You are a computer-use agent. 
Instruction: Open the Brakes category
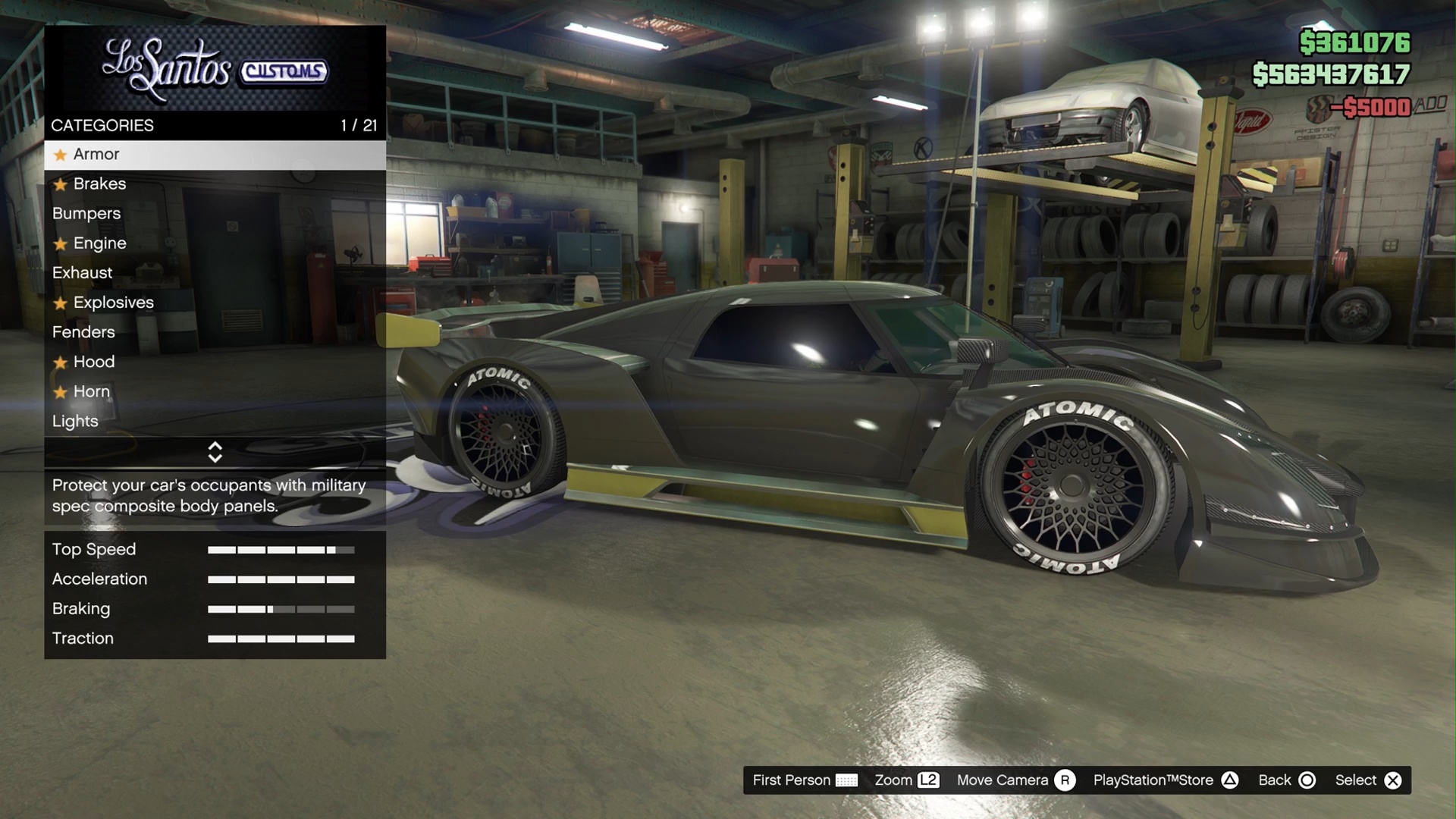pos(99,184)
